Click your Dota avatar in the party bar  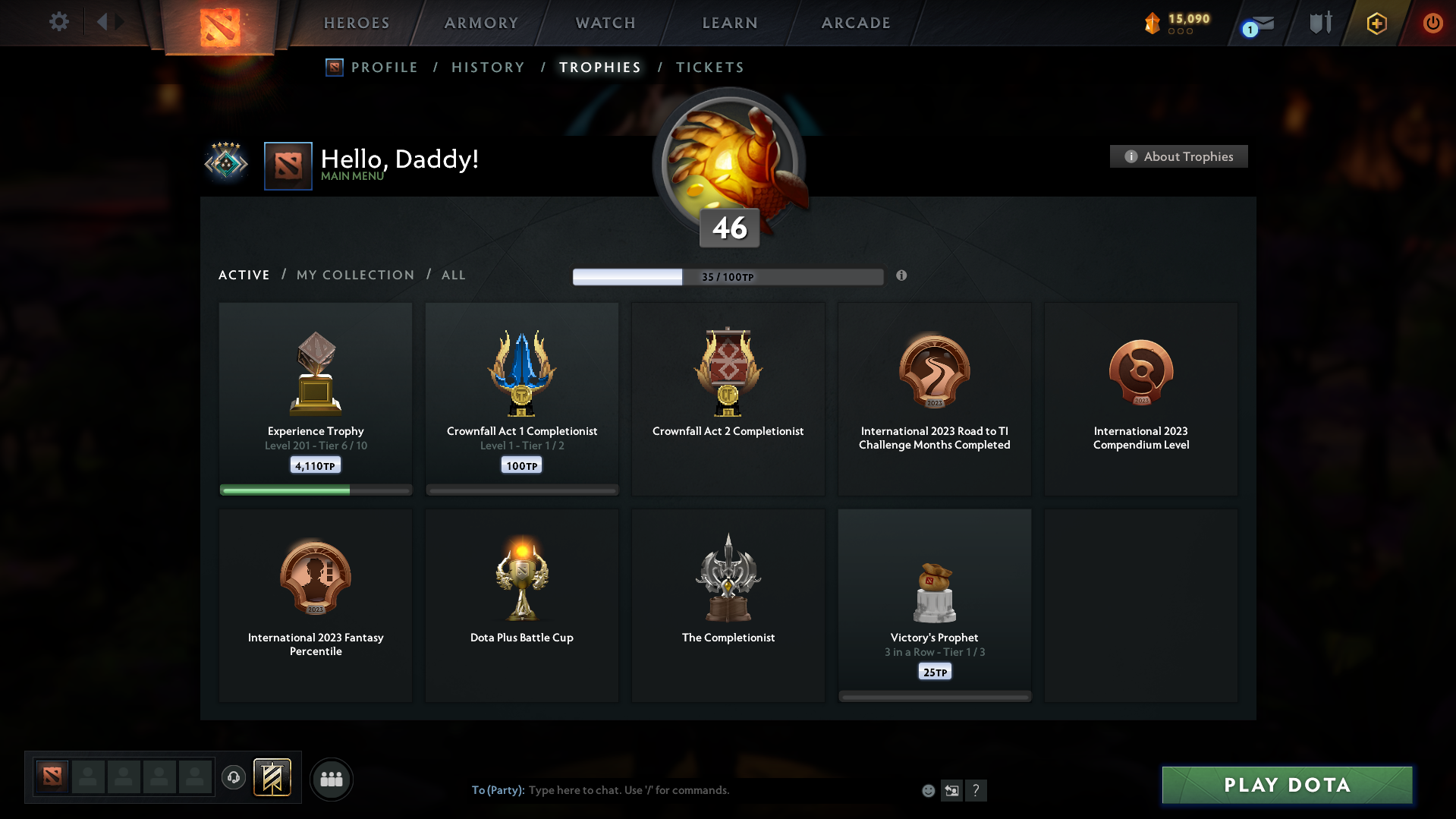(51, 778)
